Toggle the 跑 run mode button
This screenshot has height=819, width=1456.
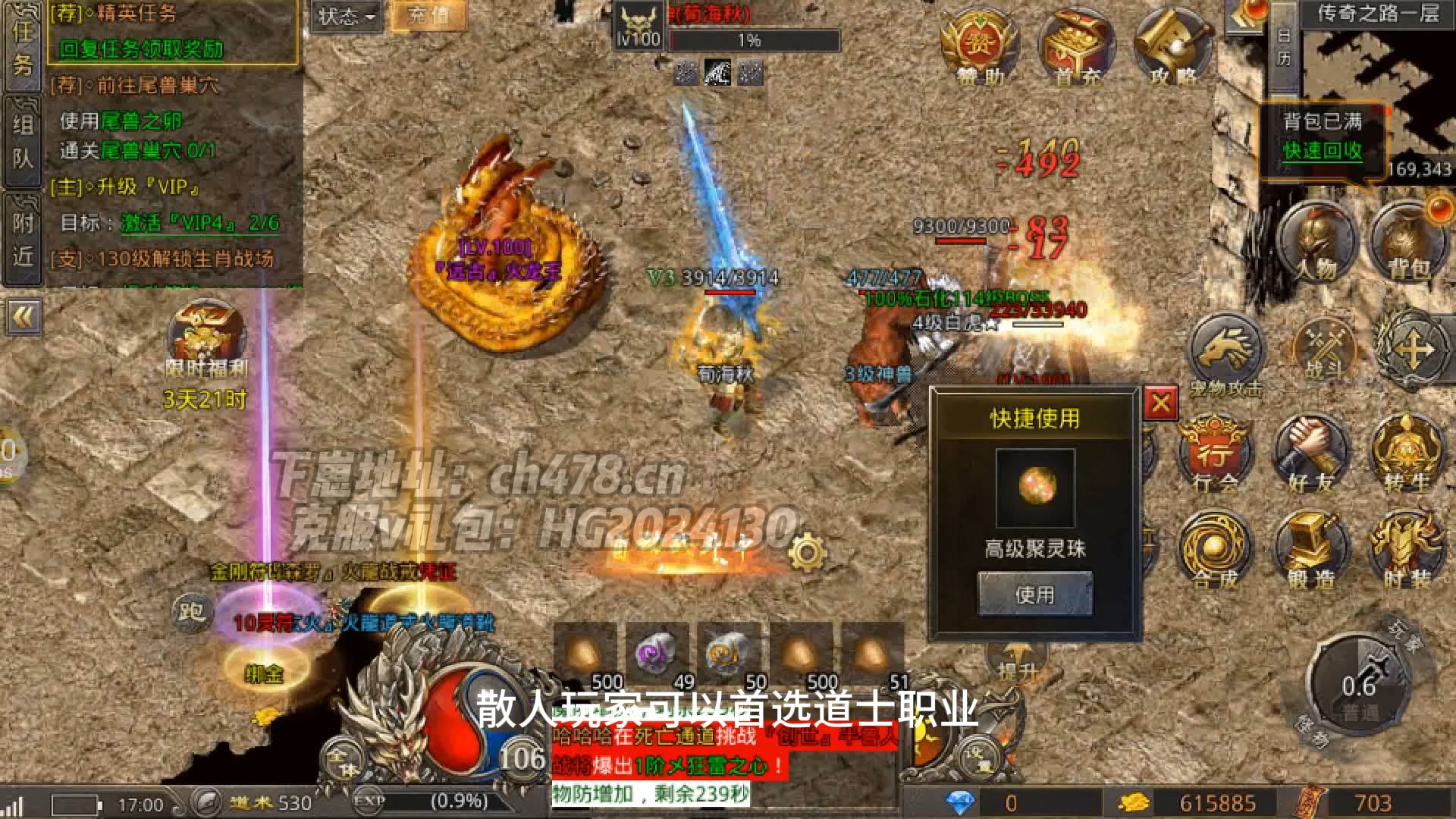[x=192, y=613]
